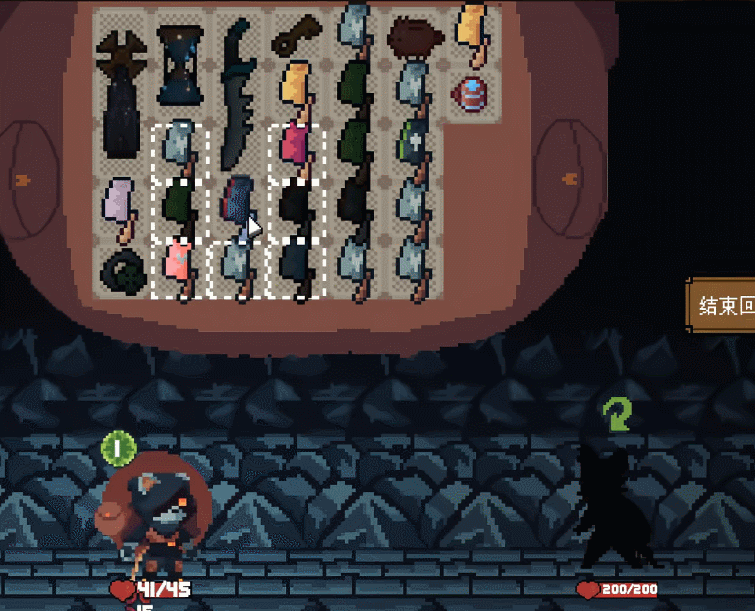Select the hourglass item in the backpack
The width and height of the screenshot is (755, 611).
point(180,64)
